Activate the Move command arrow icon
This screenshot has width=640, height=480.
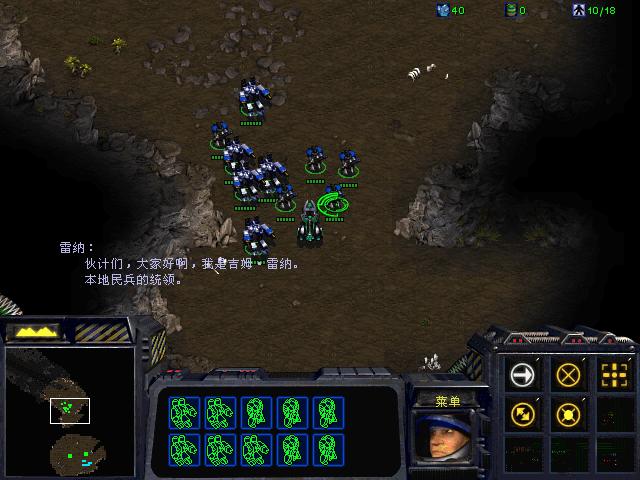pos(522,376)
